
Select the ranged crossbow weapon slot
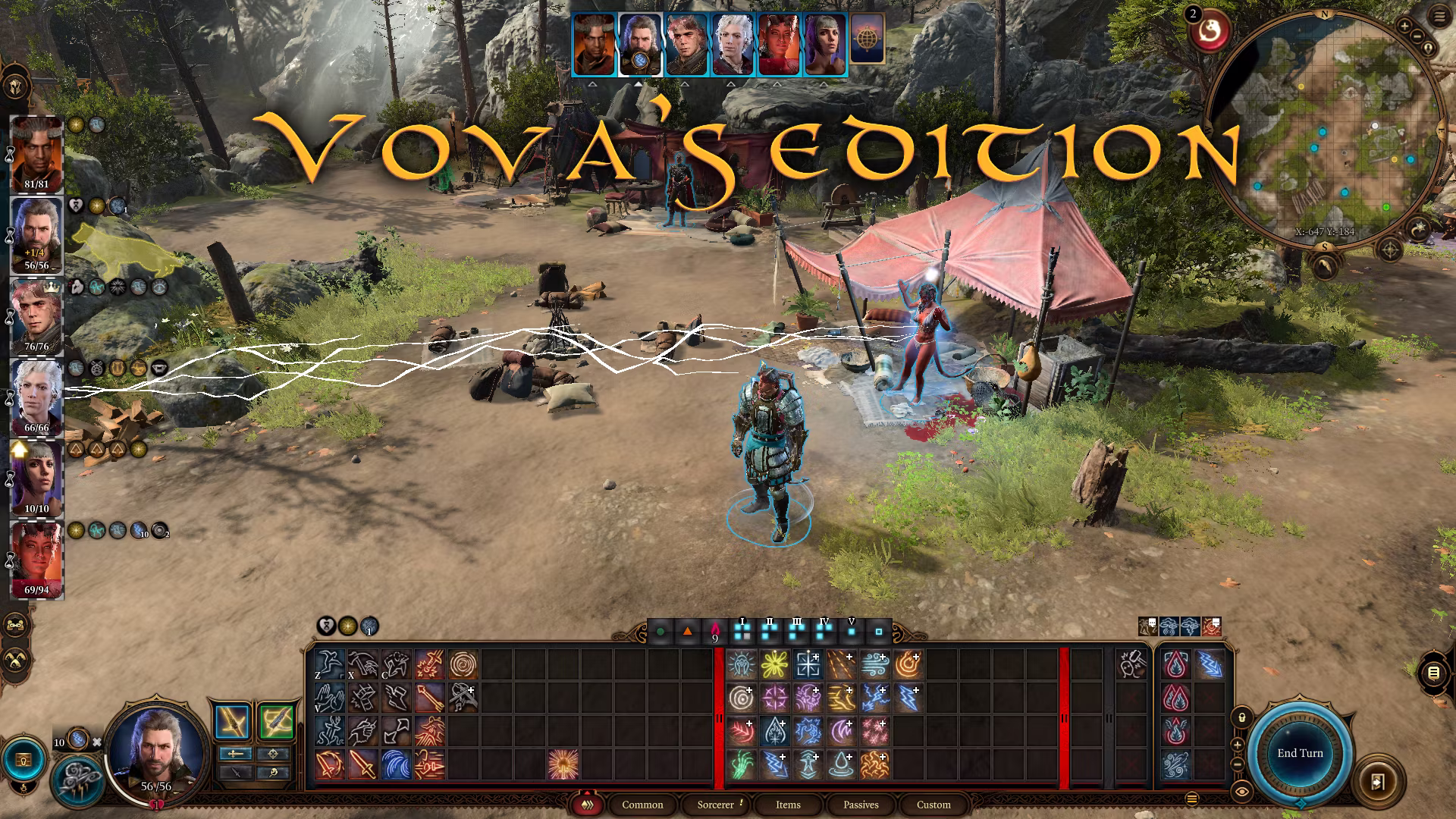tap(275, 722)
